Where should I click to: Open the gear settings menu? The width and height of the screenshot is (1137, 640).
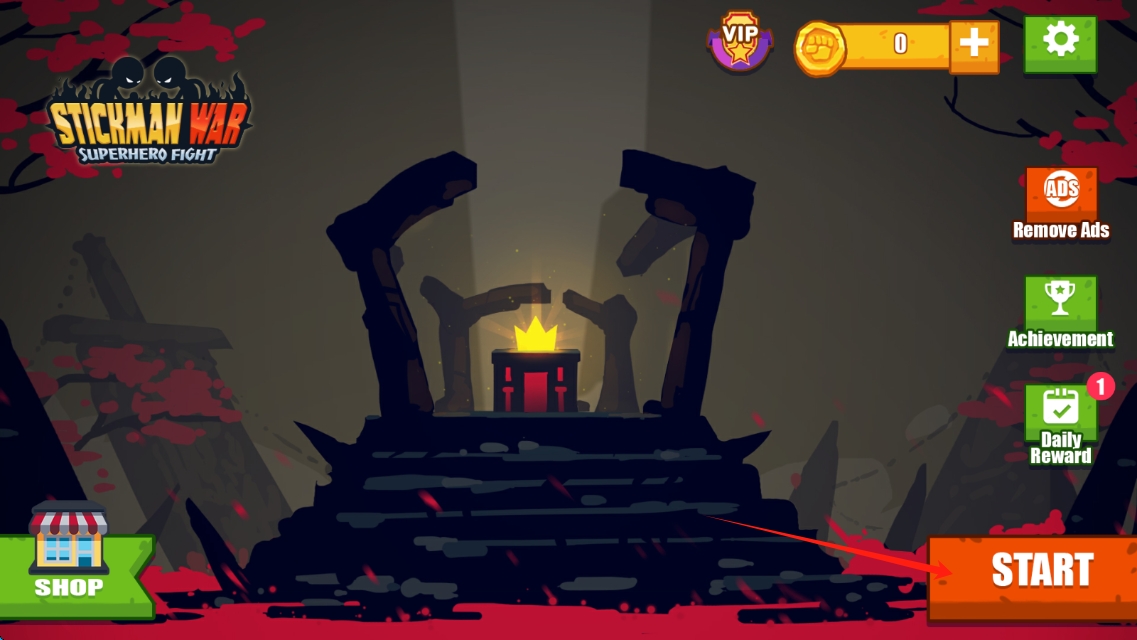(1060, 42)
